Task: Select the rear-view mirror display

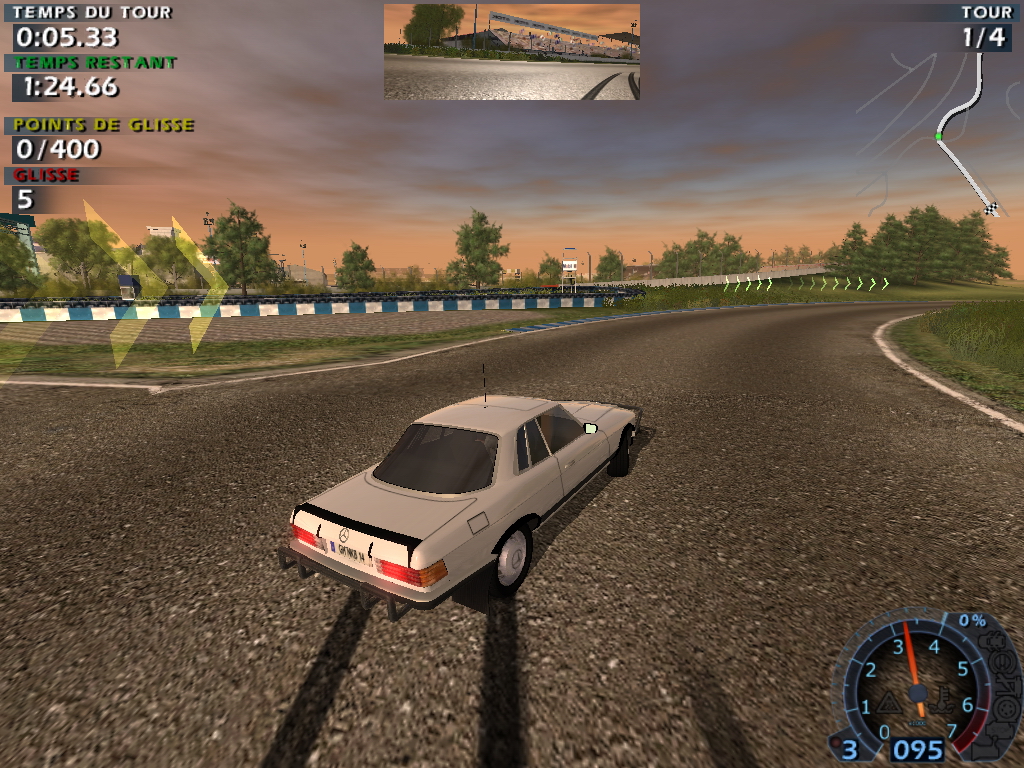Action: [511, 52]
